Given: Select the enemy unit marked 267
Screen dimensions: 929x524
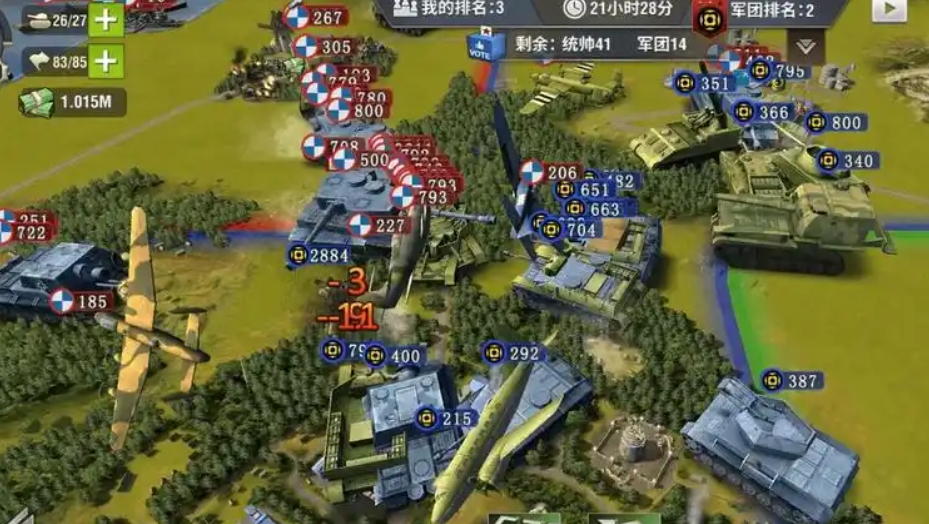Looking at the screenshot, I should coord(315,17).
